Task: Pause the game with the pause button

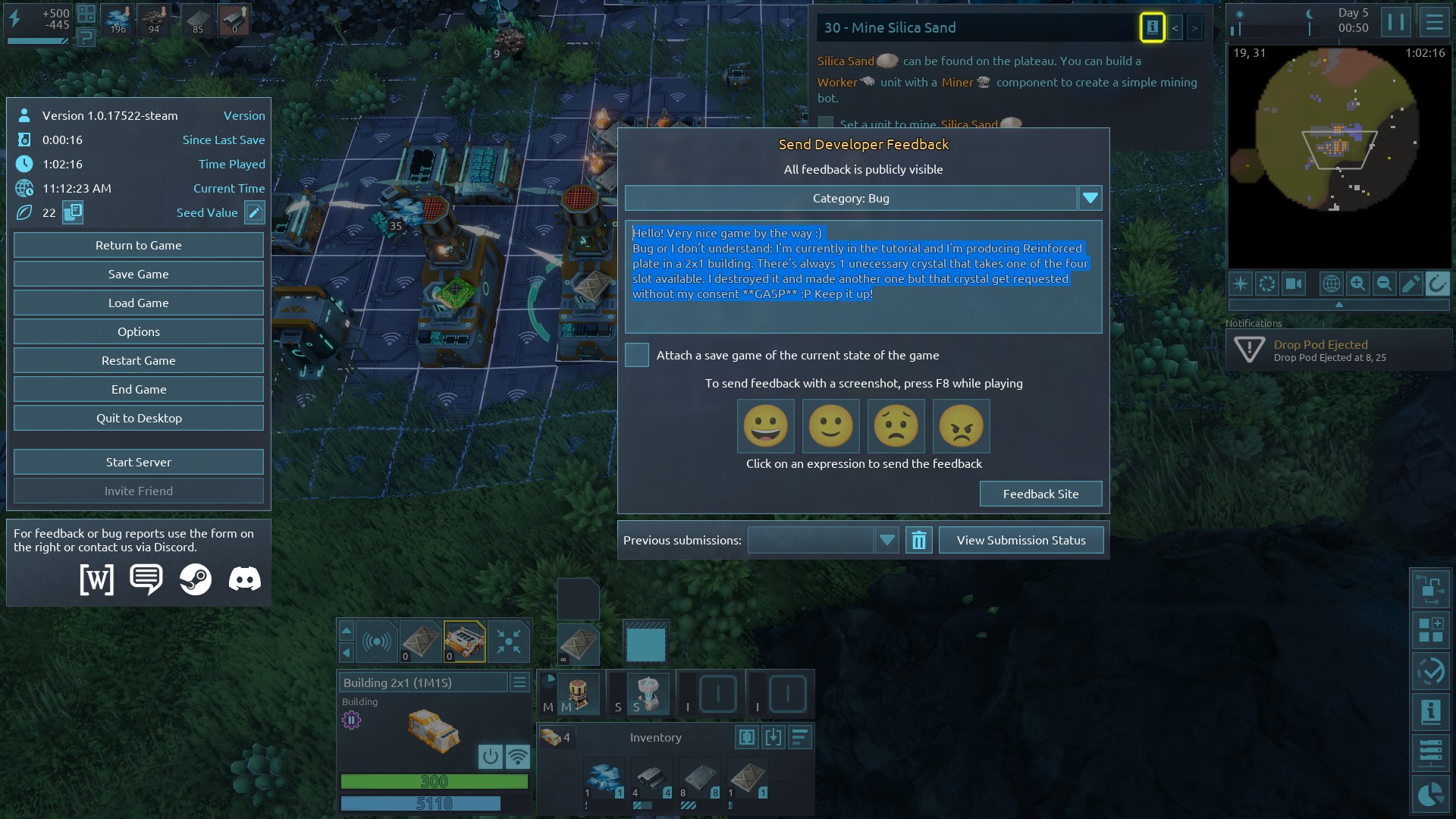Action: pos(1395,22)
